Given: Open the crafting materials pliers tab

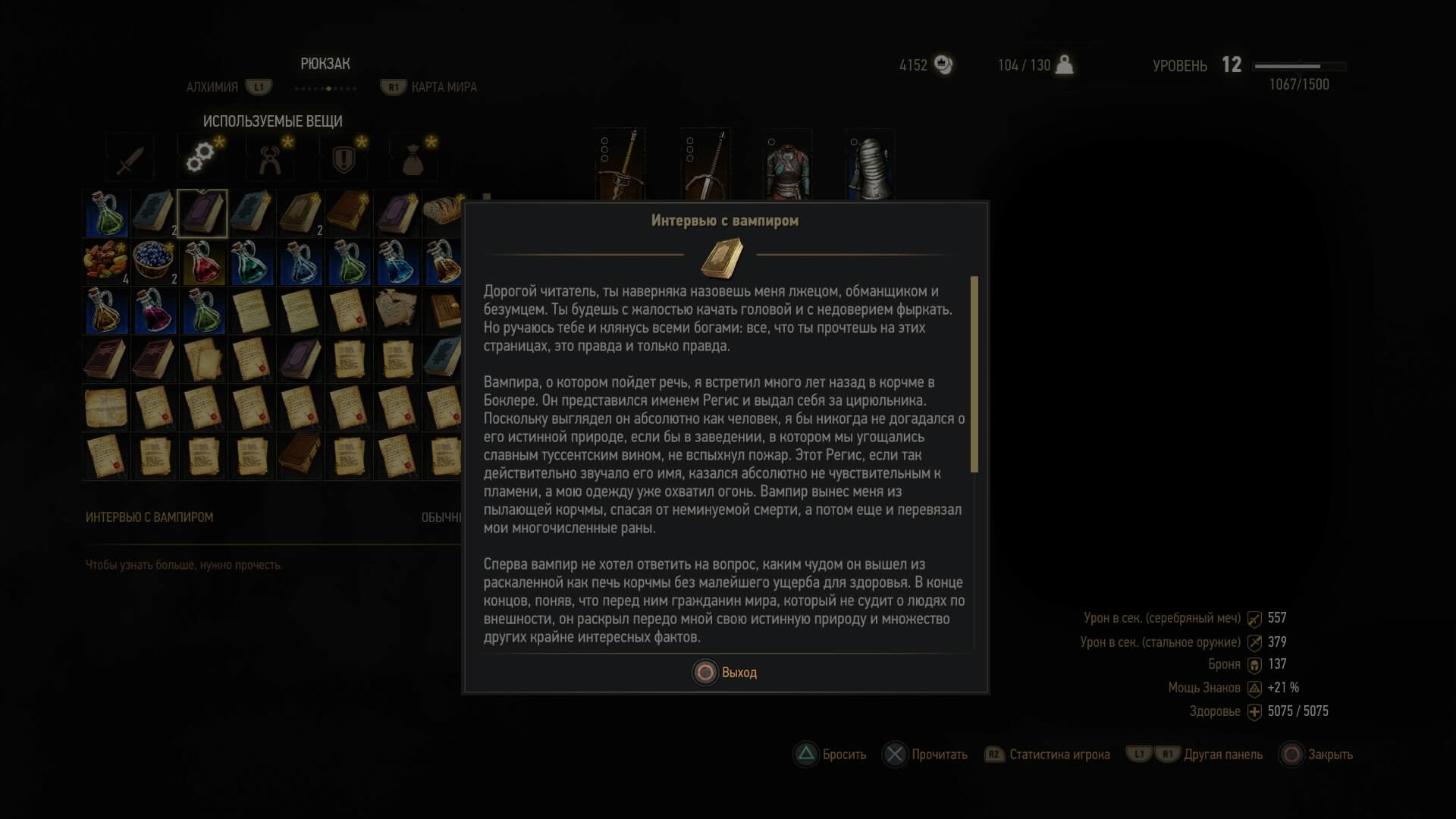Looking at the screenshot, I should point(271,158).
